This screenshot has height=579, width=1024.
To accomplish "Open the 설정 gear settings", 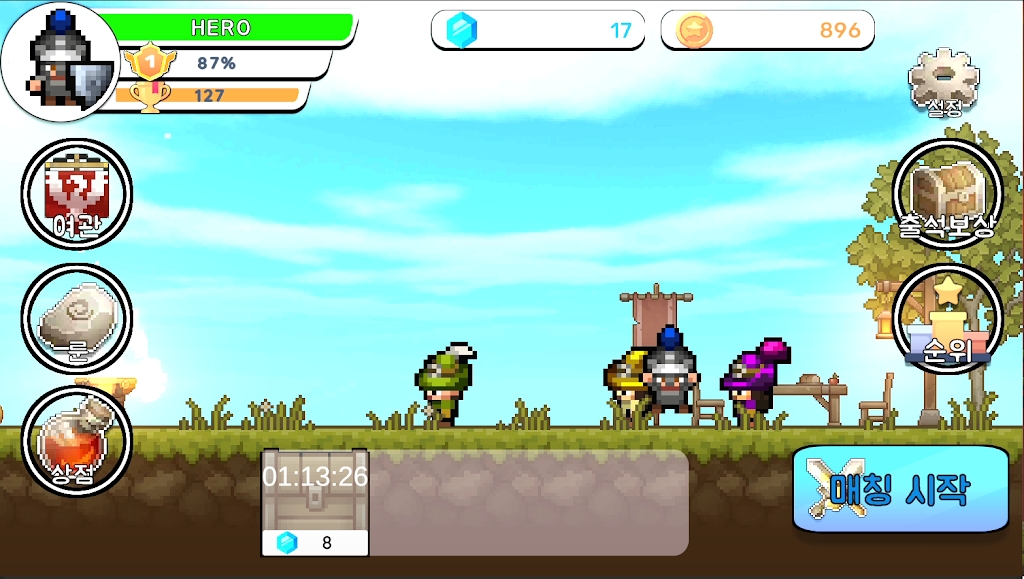I will (944, 81).
